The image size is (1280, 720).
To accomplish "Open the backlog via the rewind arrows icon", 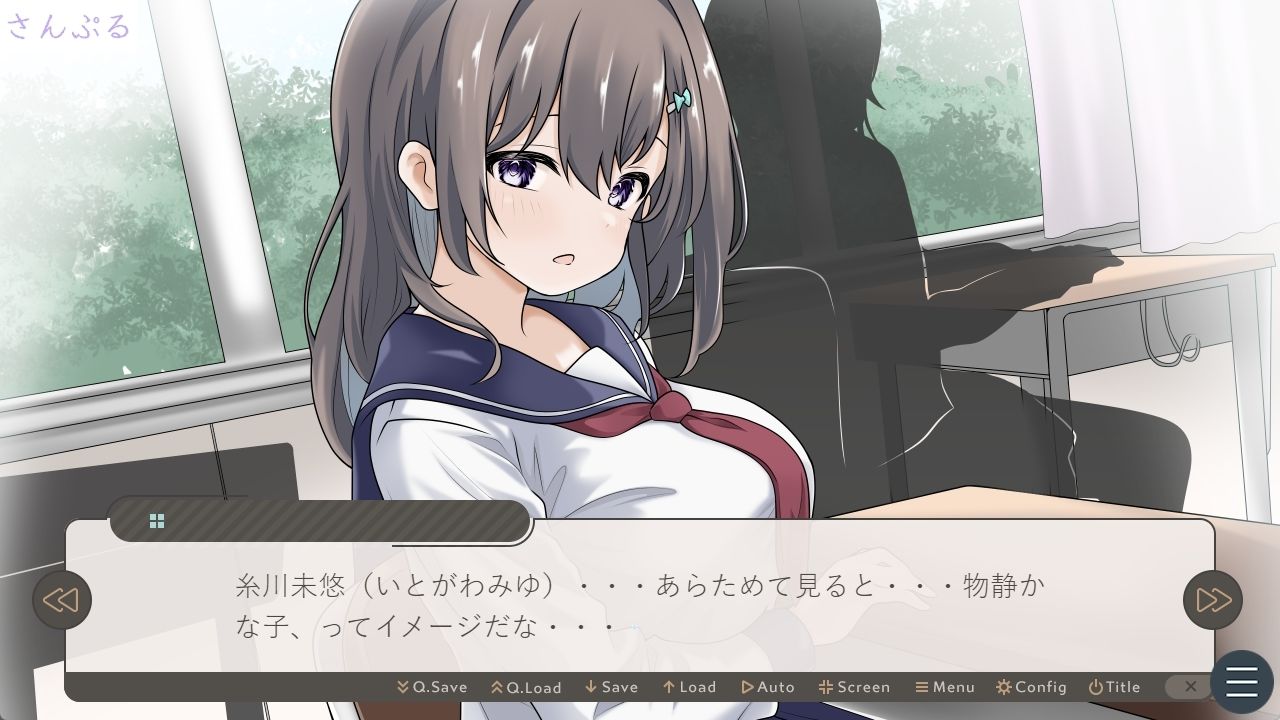I will 63,600.
